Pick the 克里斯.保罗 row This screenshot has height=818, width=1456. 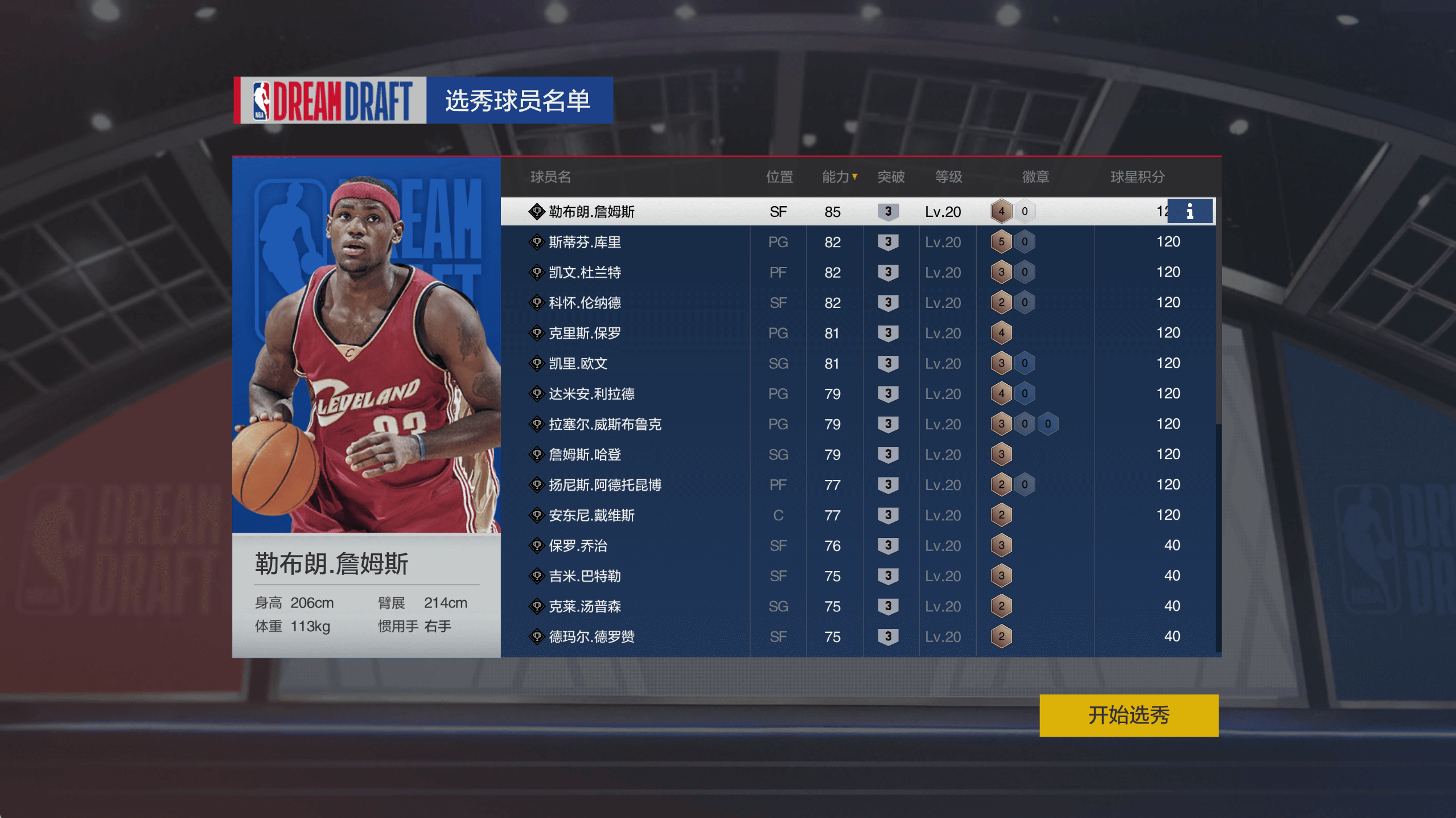click(585, 334)
